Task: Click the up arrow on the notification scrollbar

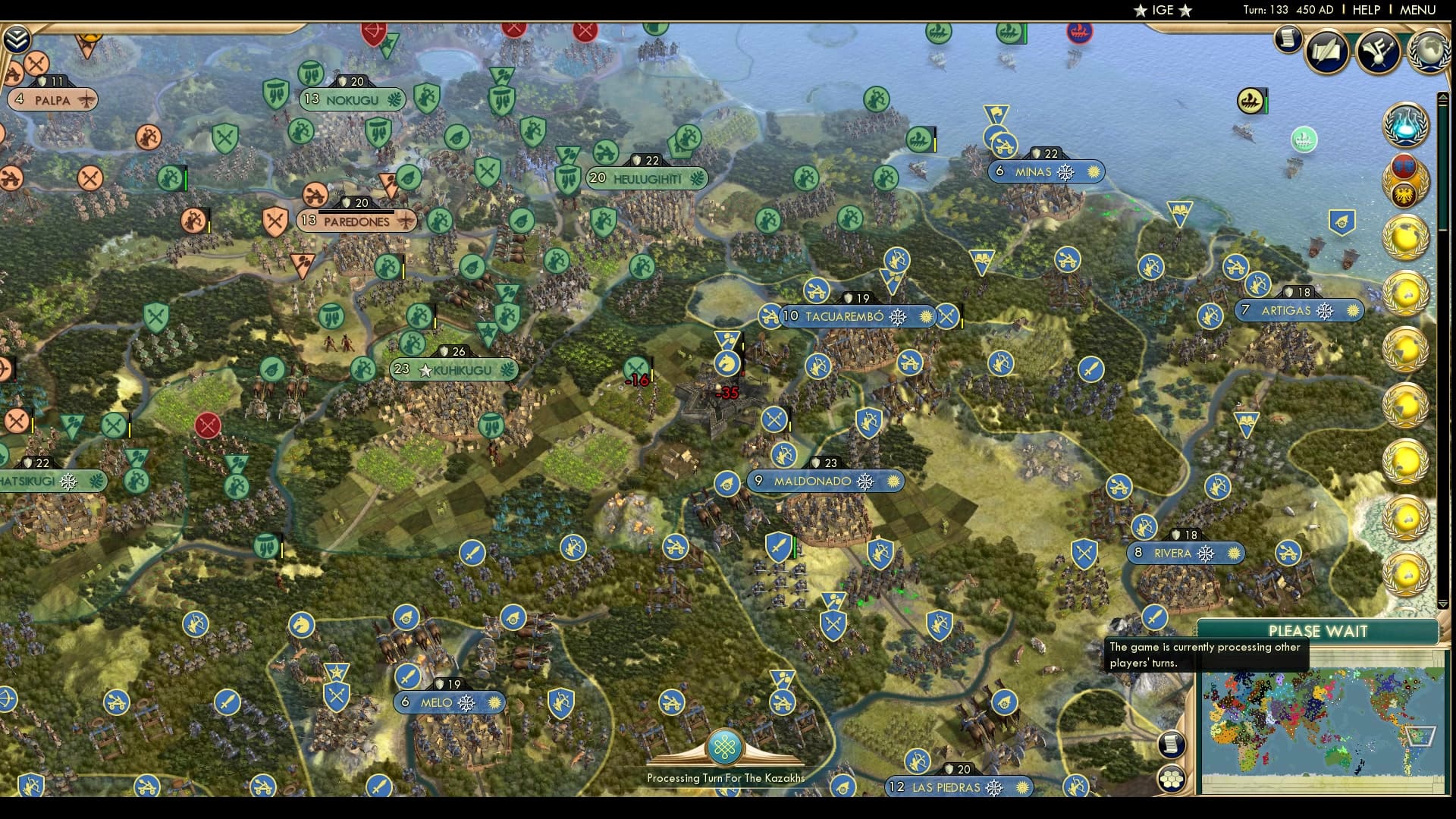Action: click(1442, 97)
